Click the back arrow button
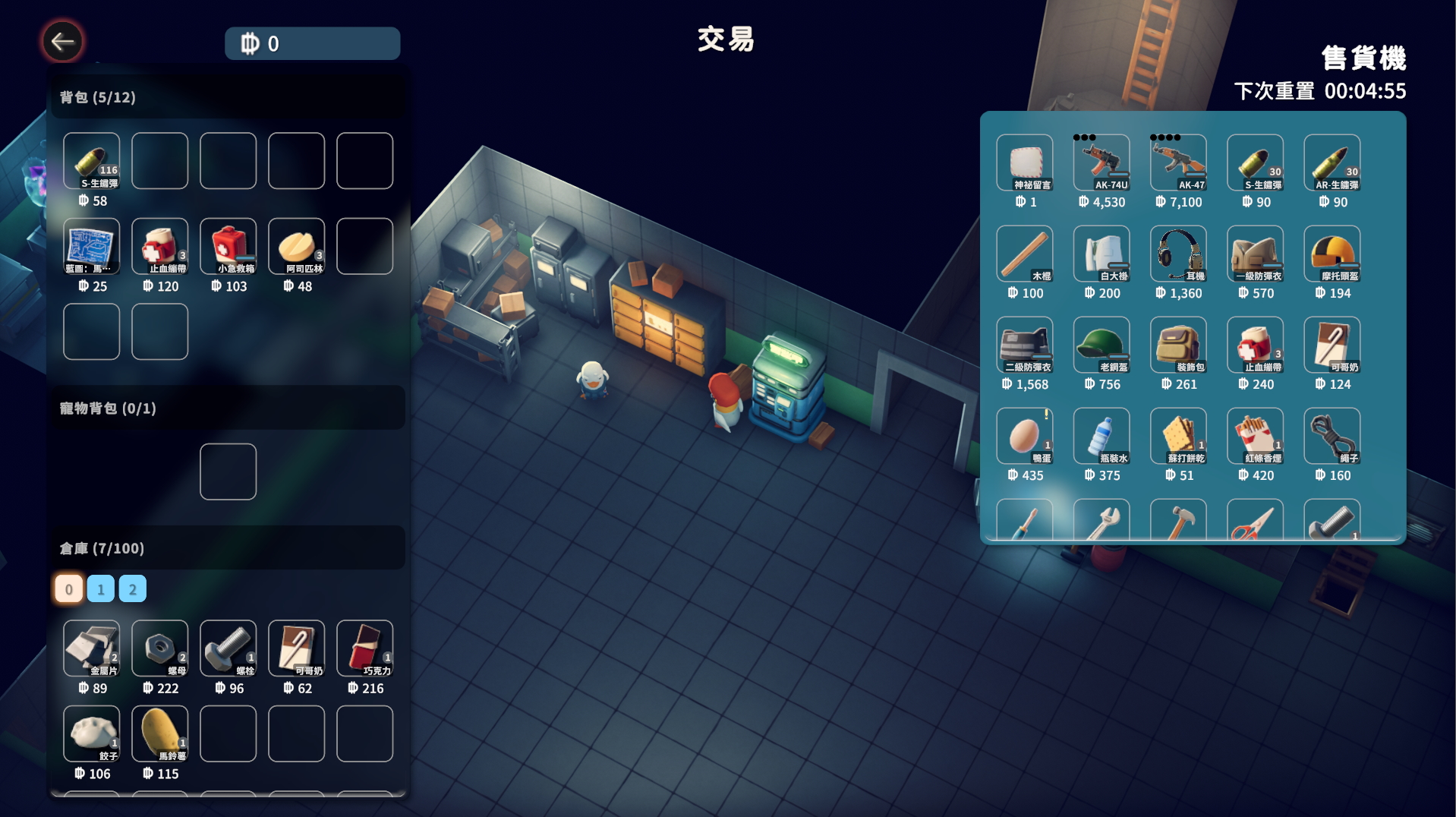The width and height of the screenshot is (1456, 817). pos(62,42)
